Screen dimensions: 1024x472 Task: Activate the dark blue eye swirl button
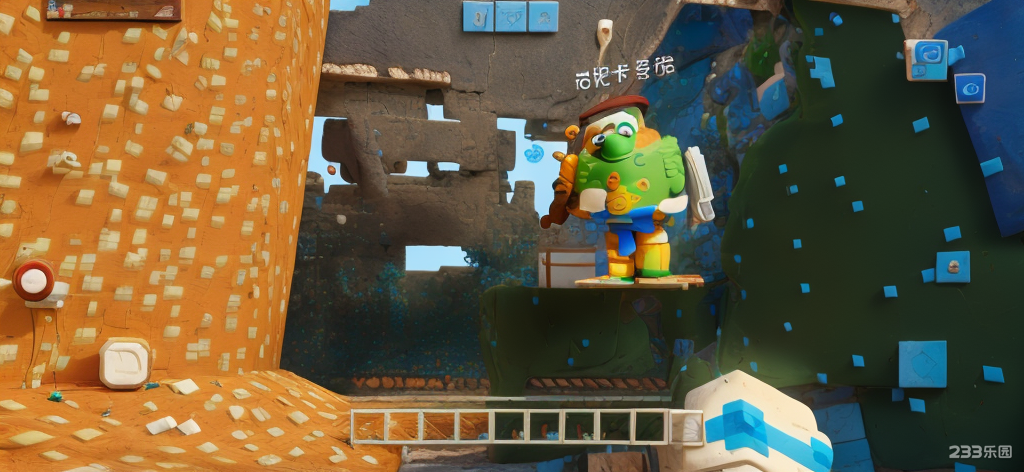(x=968, y=89)
